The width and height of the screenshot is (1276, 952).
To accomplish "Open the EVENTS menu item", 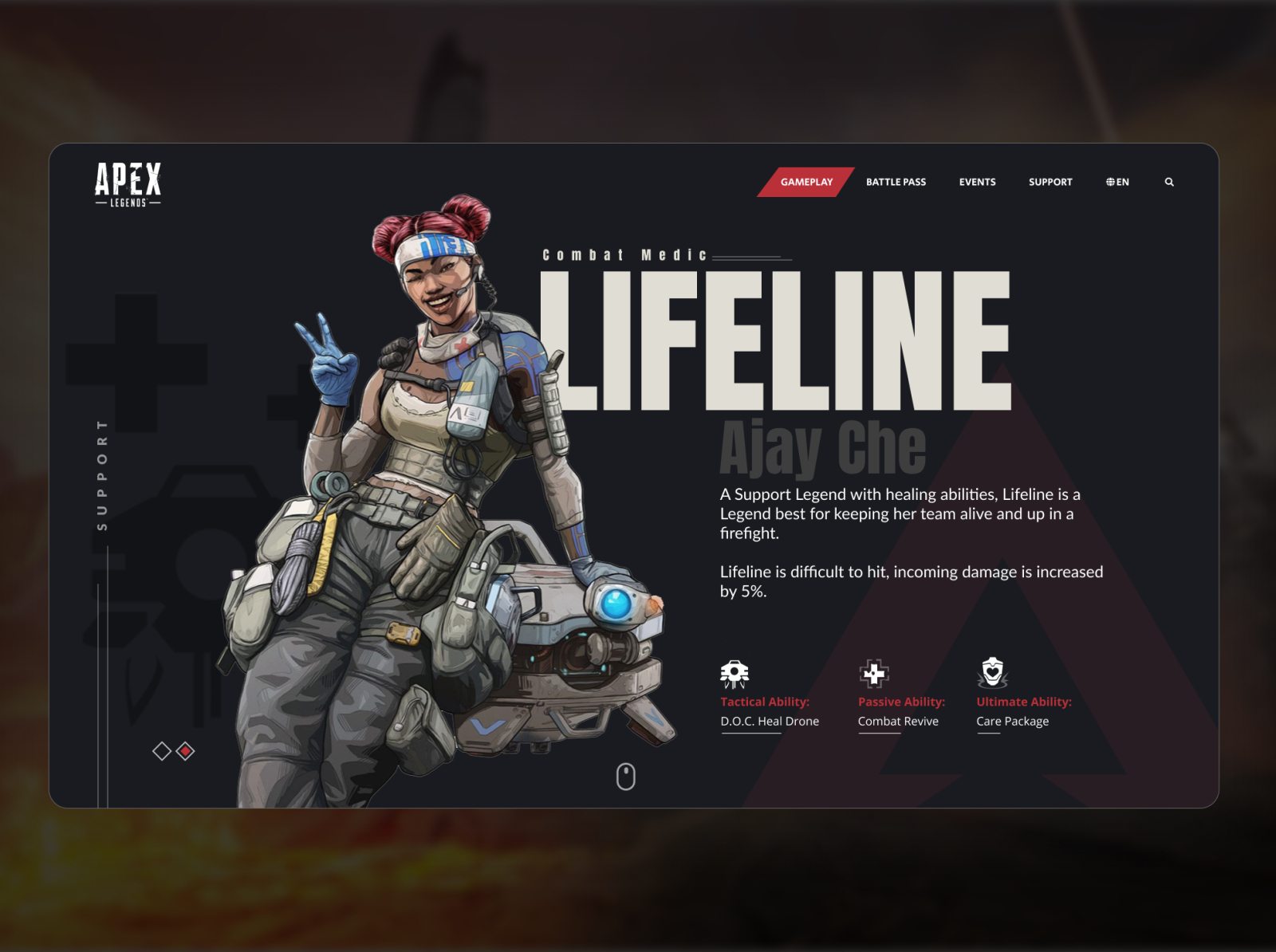I will tap(977, 182).
